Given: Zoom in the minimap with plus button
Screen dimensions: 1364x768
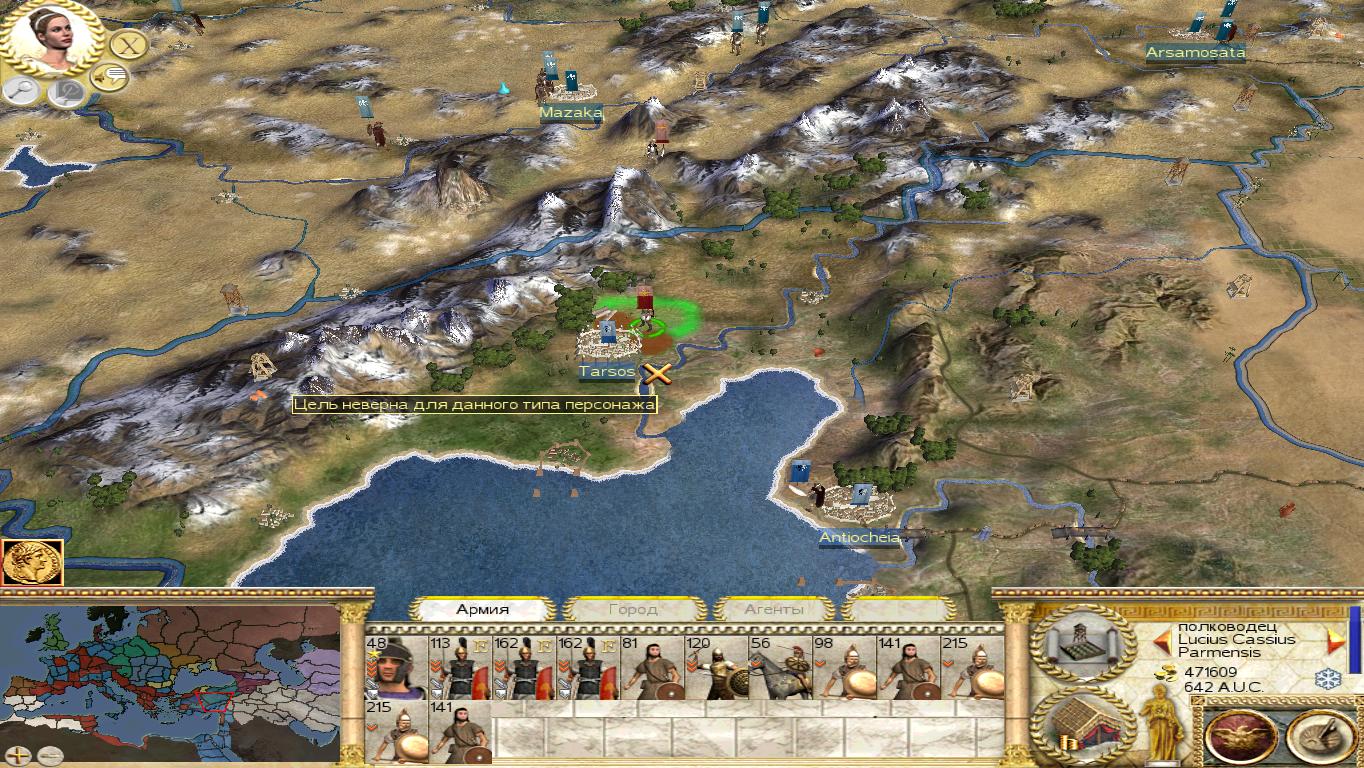Looking at the screenshot, I should click(19, 756).
